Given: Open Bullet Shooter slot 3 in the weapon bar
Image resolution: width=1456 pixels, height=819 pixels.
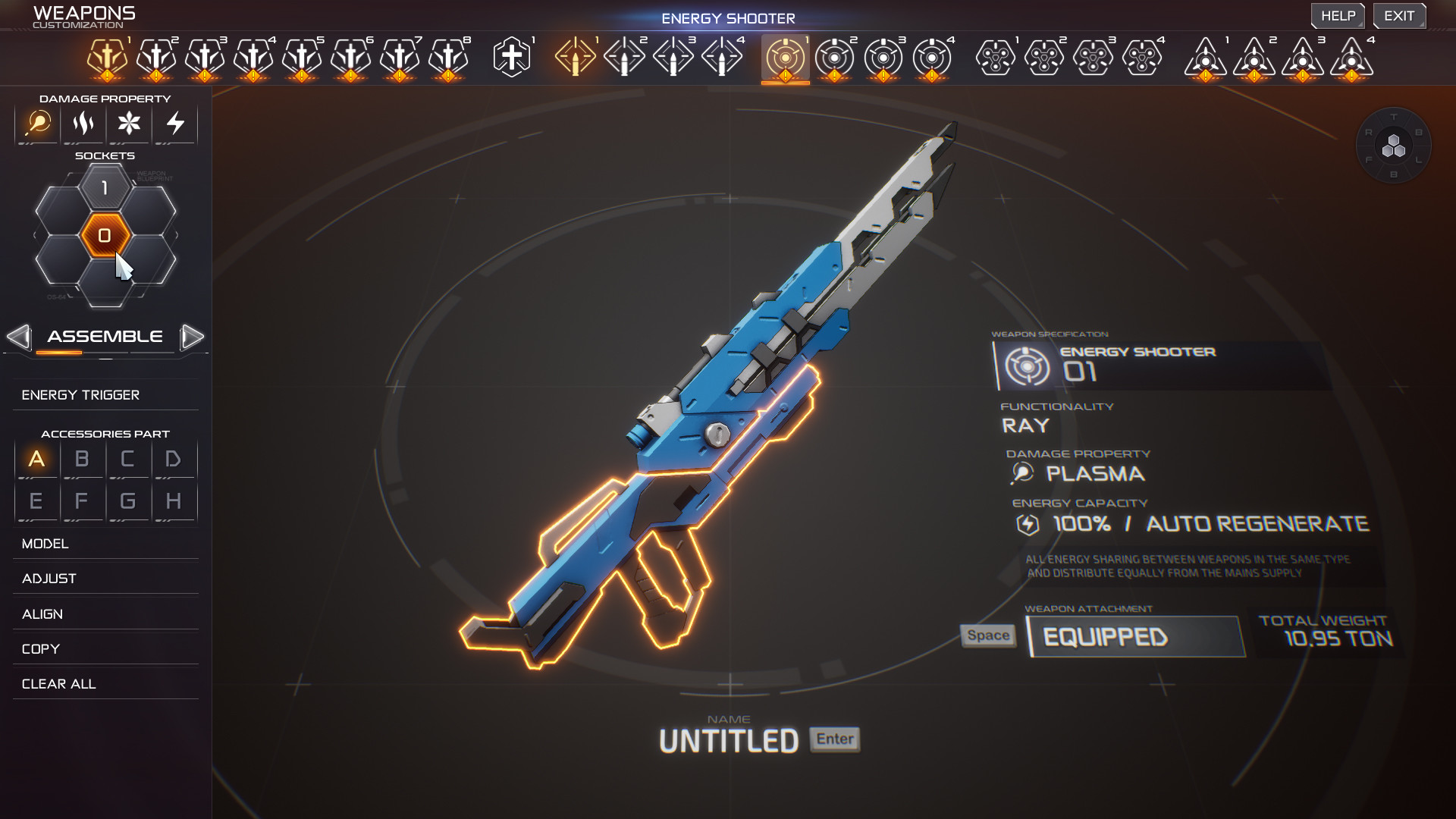Looking at the screenshot, I should (673, 58).
